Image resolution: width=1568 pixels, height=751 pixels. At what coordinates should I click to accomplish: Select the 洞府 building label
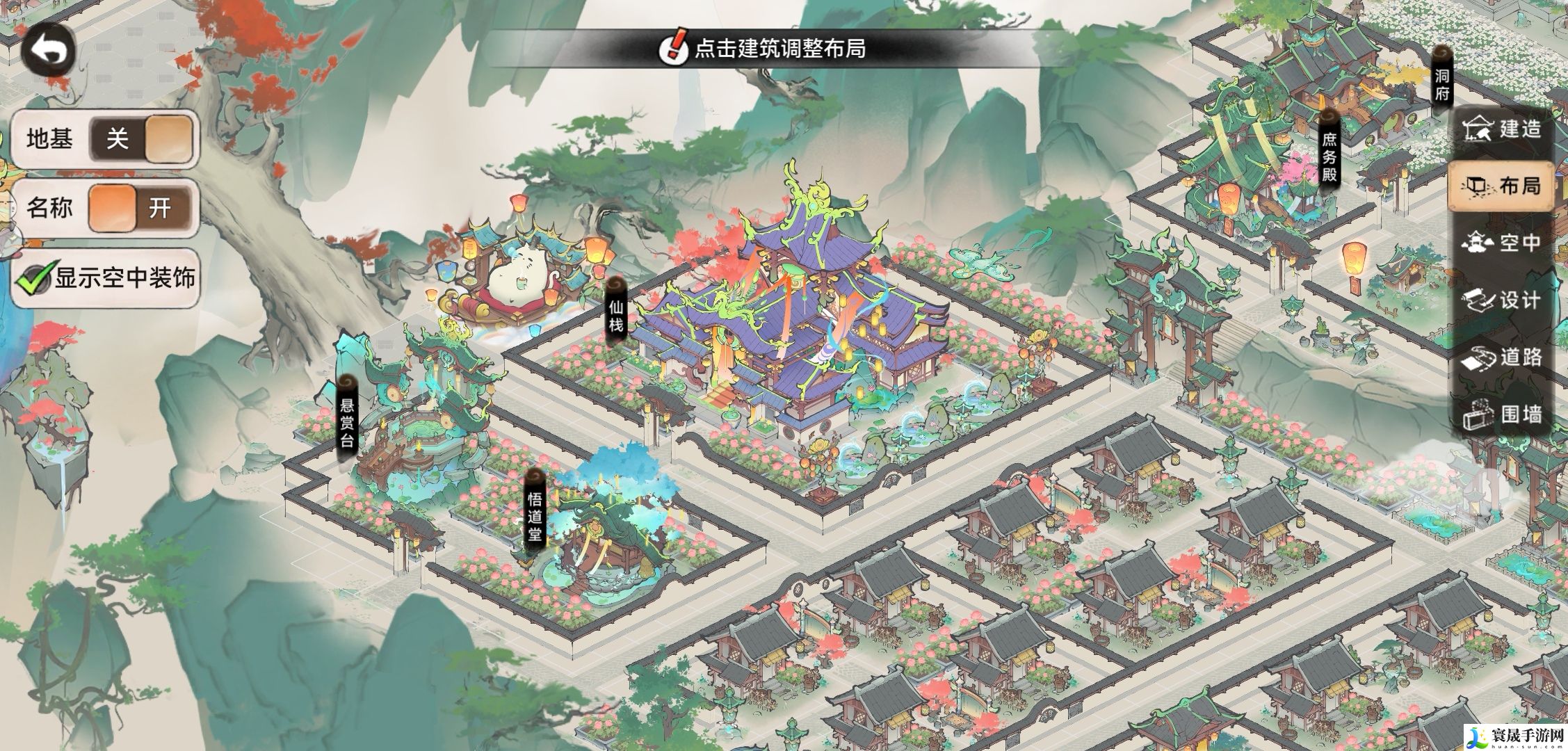(x=1441, y=85)
